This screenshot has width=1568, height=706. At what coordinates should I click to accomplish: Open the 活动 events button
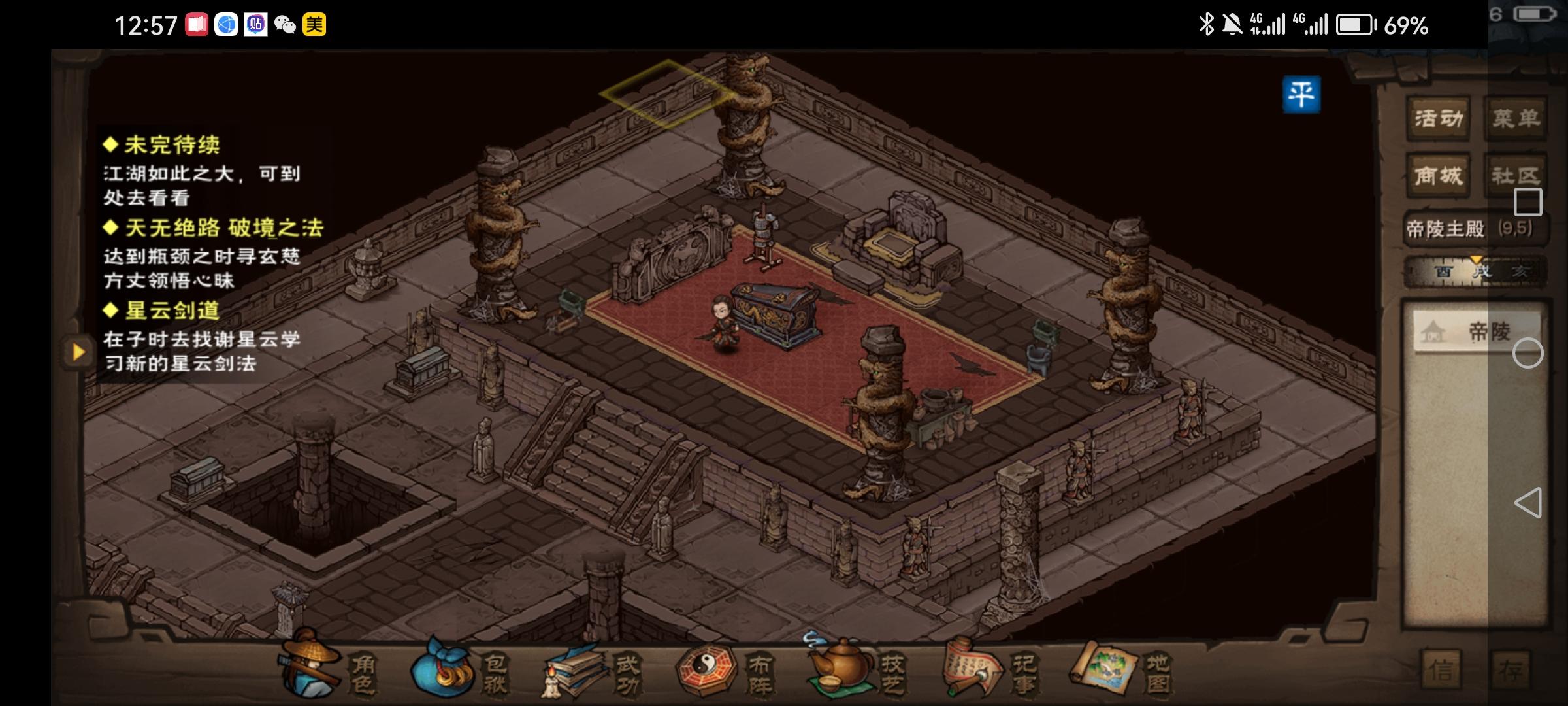pyautogui.click(x=1438, y=119)
